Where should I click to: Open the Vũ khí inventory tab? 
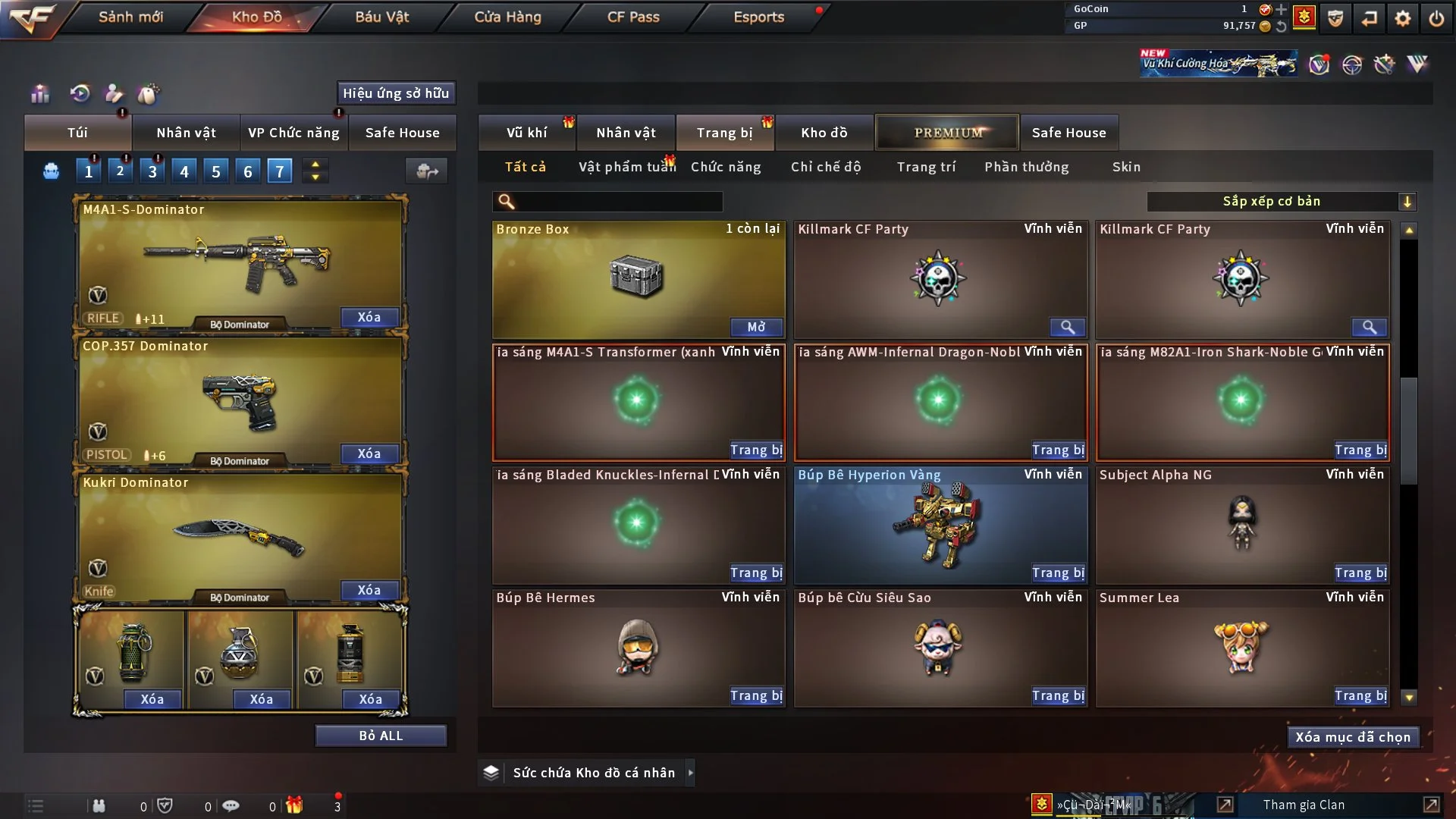click(526, 133)
